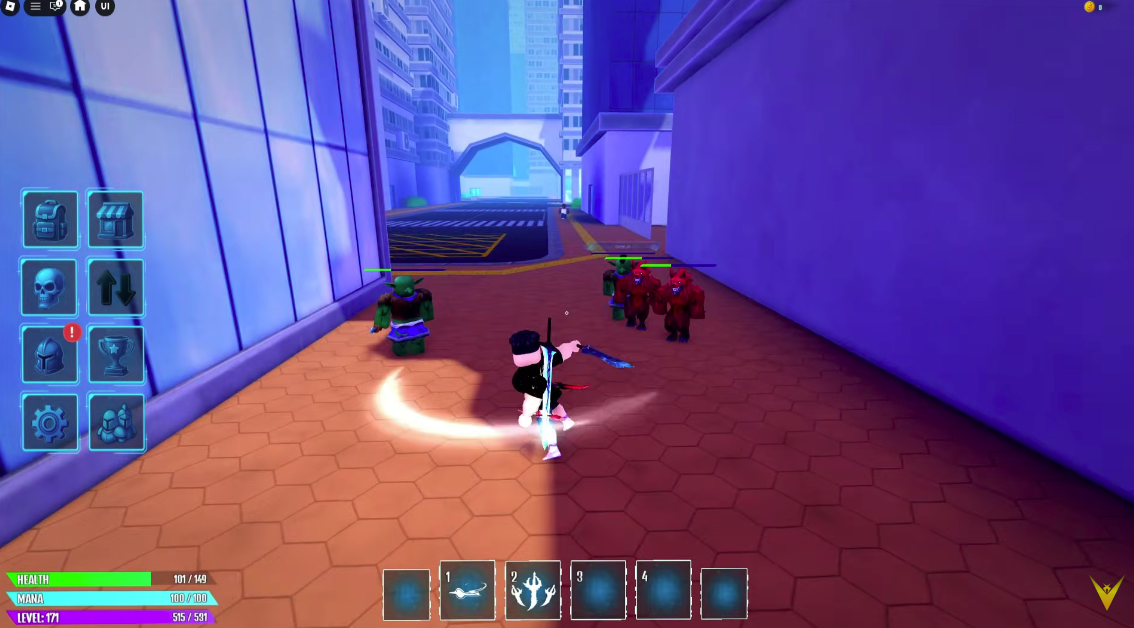Click the home button in top bar

80,6
